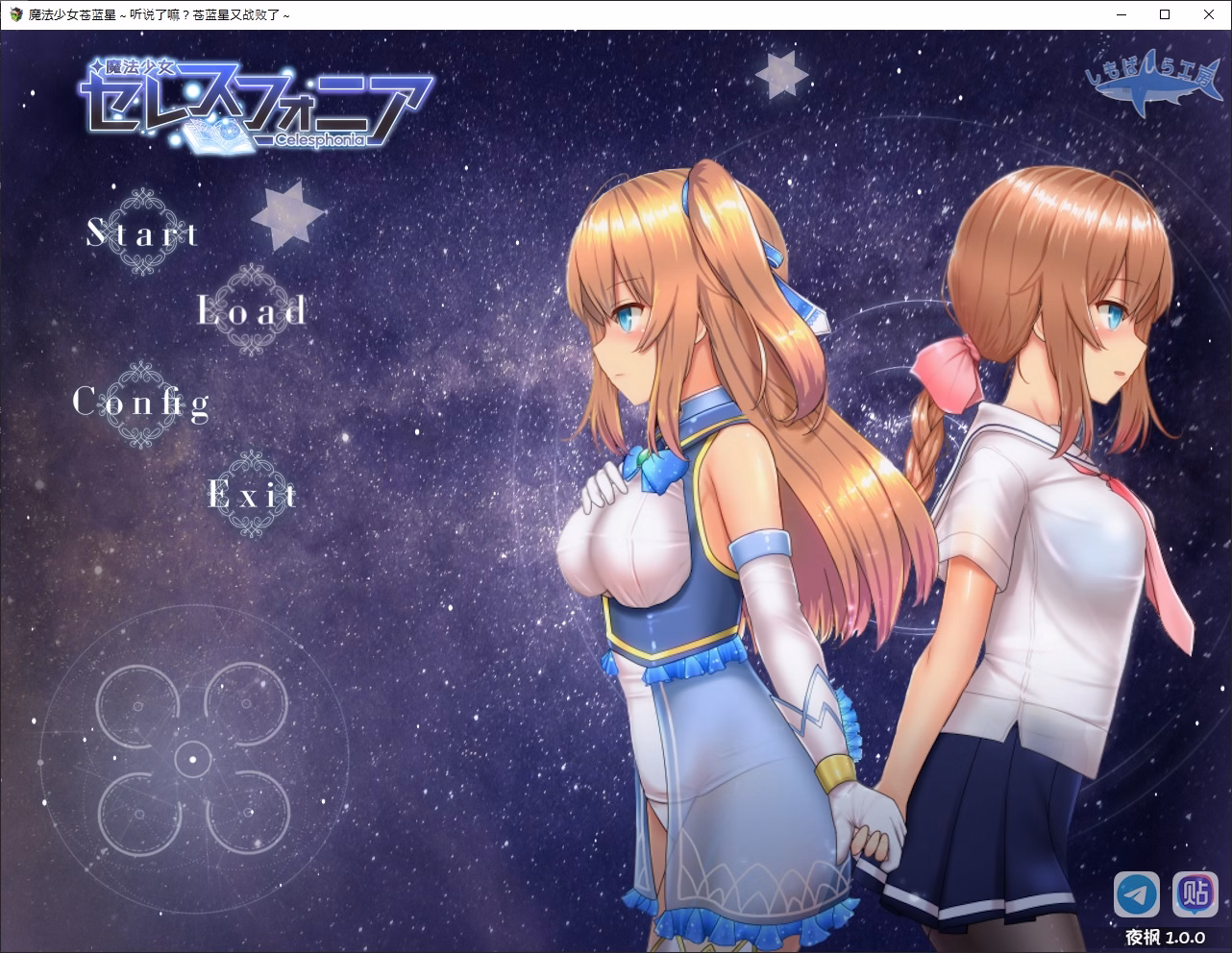Minimize the game window
Viewport: 1232px width, 953px height.
click(x=1121, y=14)
